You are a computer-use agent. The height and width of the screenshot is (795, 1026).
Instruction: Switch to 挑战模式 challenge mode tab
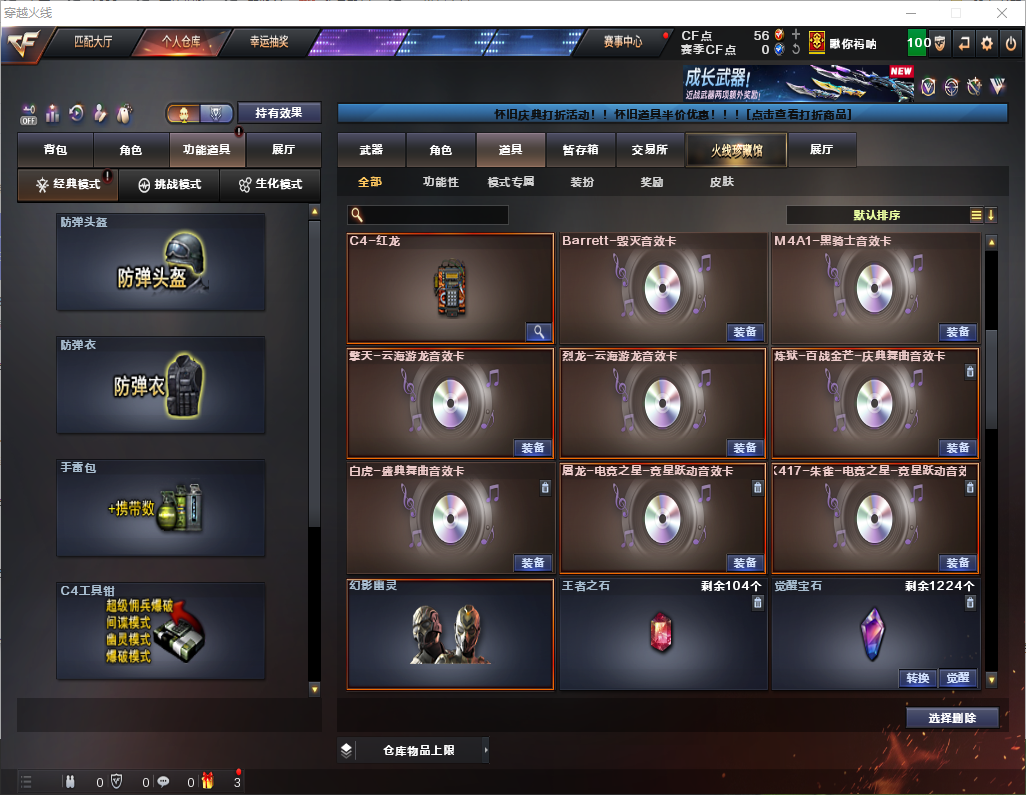click(x=170, y=185)
